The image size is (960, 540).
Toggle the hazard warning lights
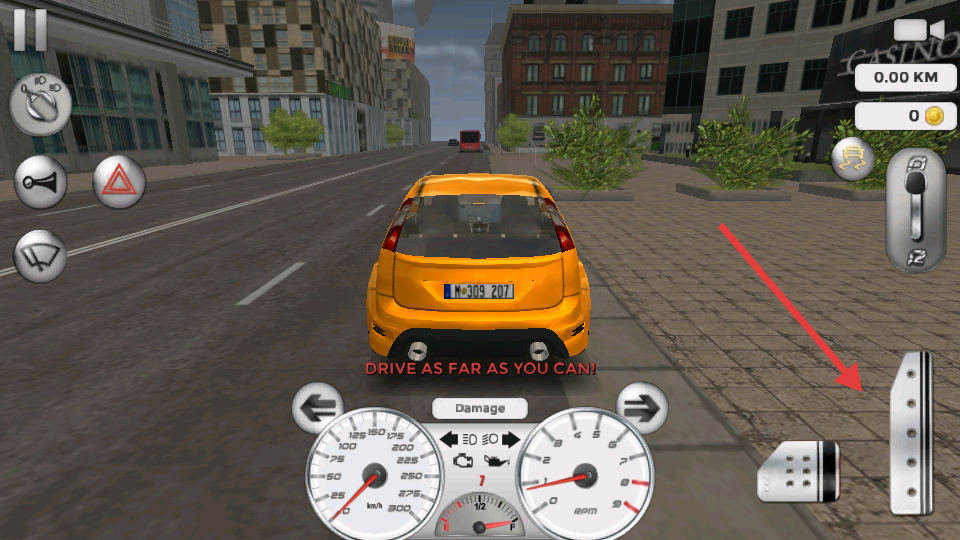[119, 182]
